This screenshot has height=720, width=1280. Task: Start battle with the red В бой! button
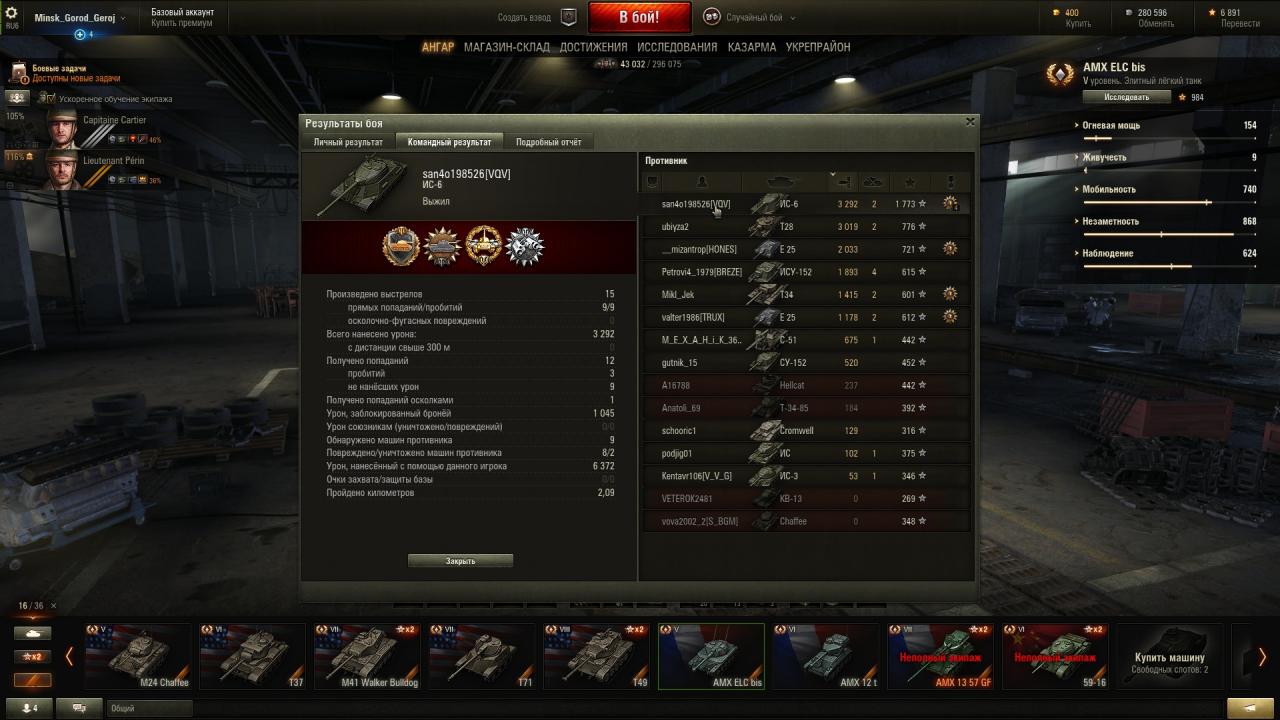(639, 17)
